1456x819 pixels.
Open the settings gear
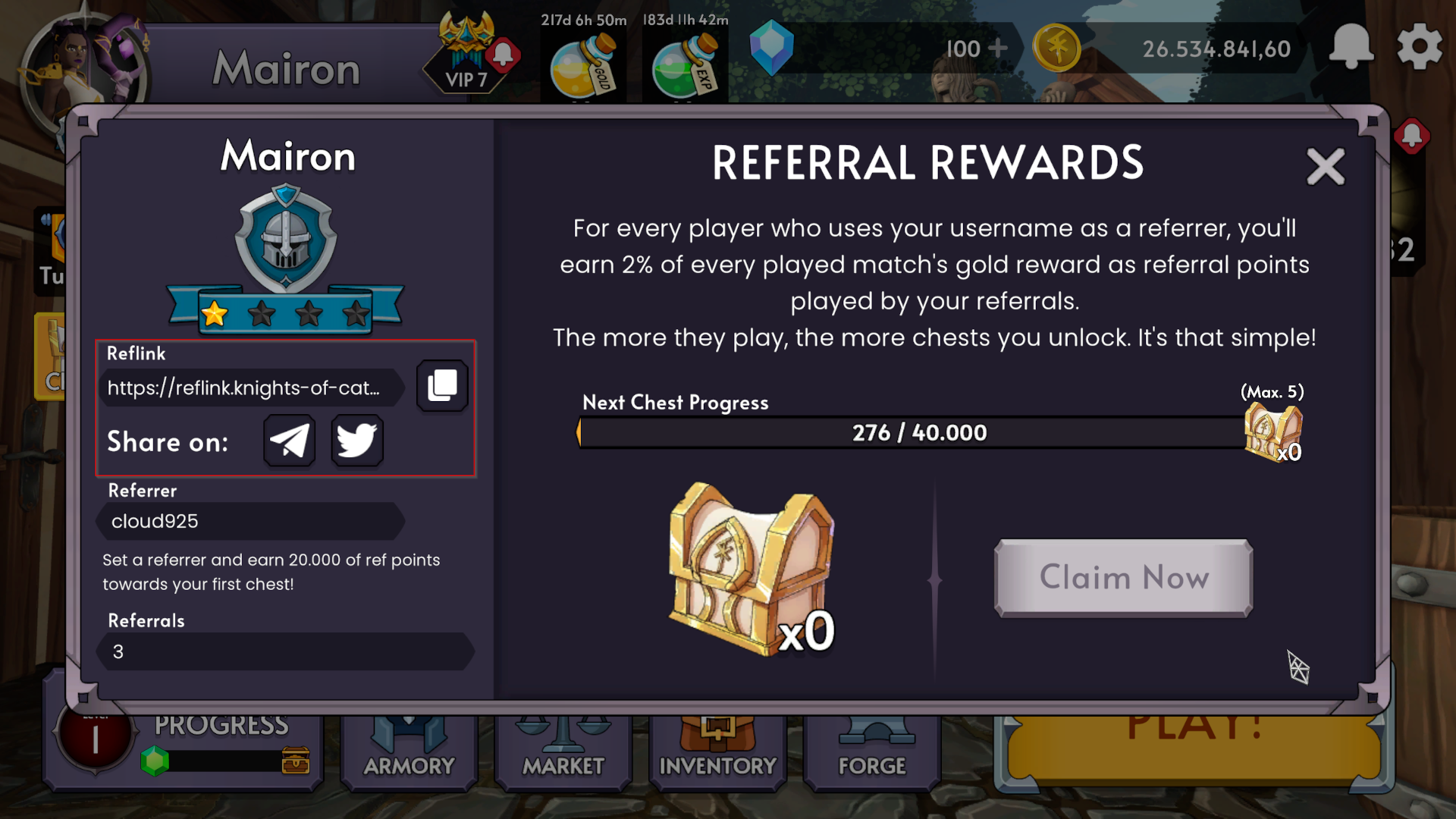(x=1420, y=47)
